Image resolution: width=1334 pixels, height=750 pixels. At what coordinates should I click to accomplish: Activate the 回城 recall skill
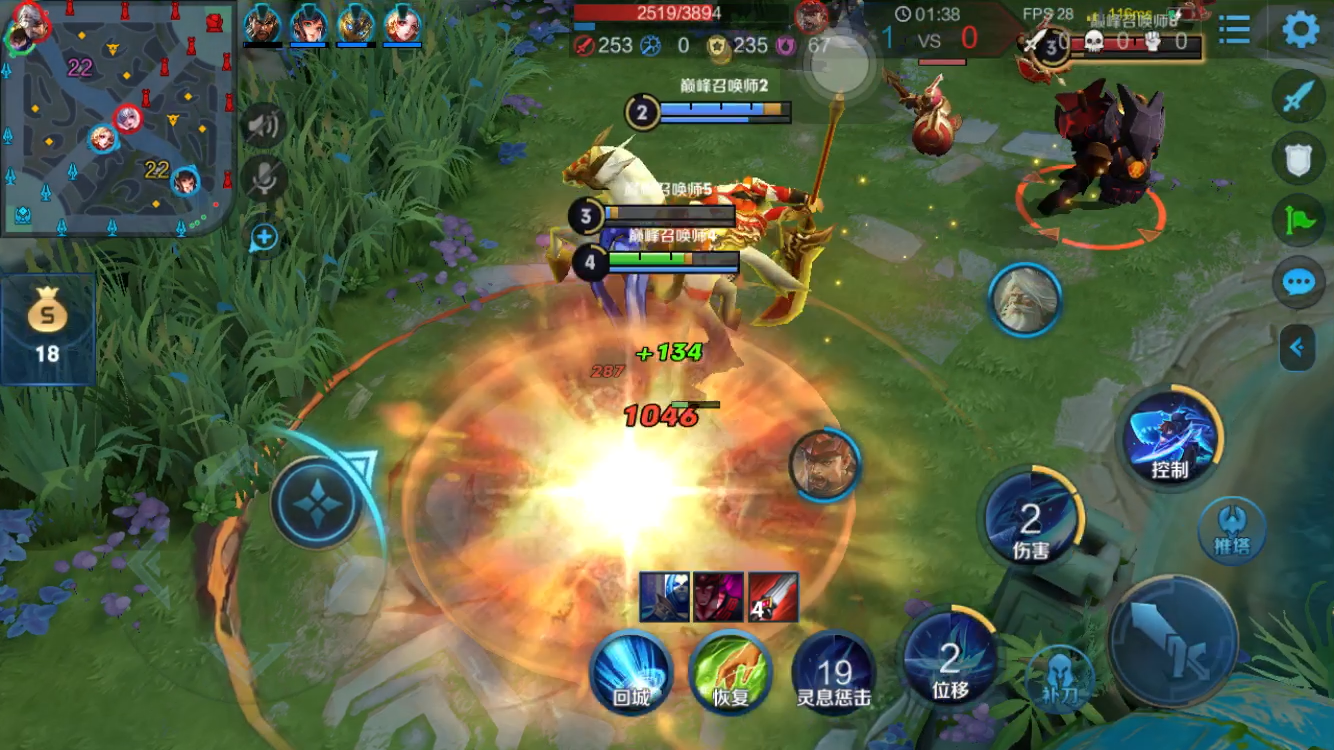631,672
